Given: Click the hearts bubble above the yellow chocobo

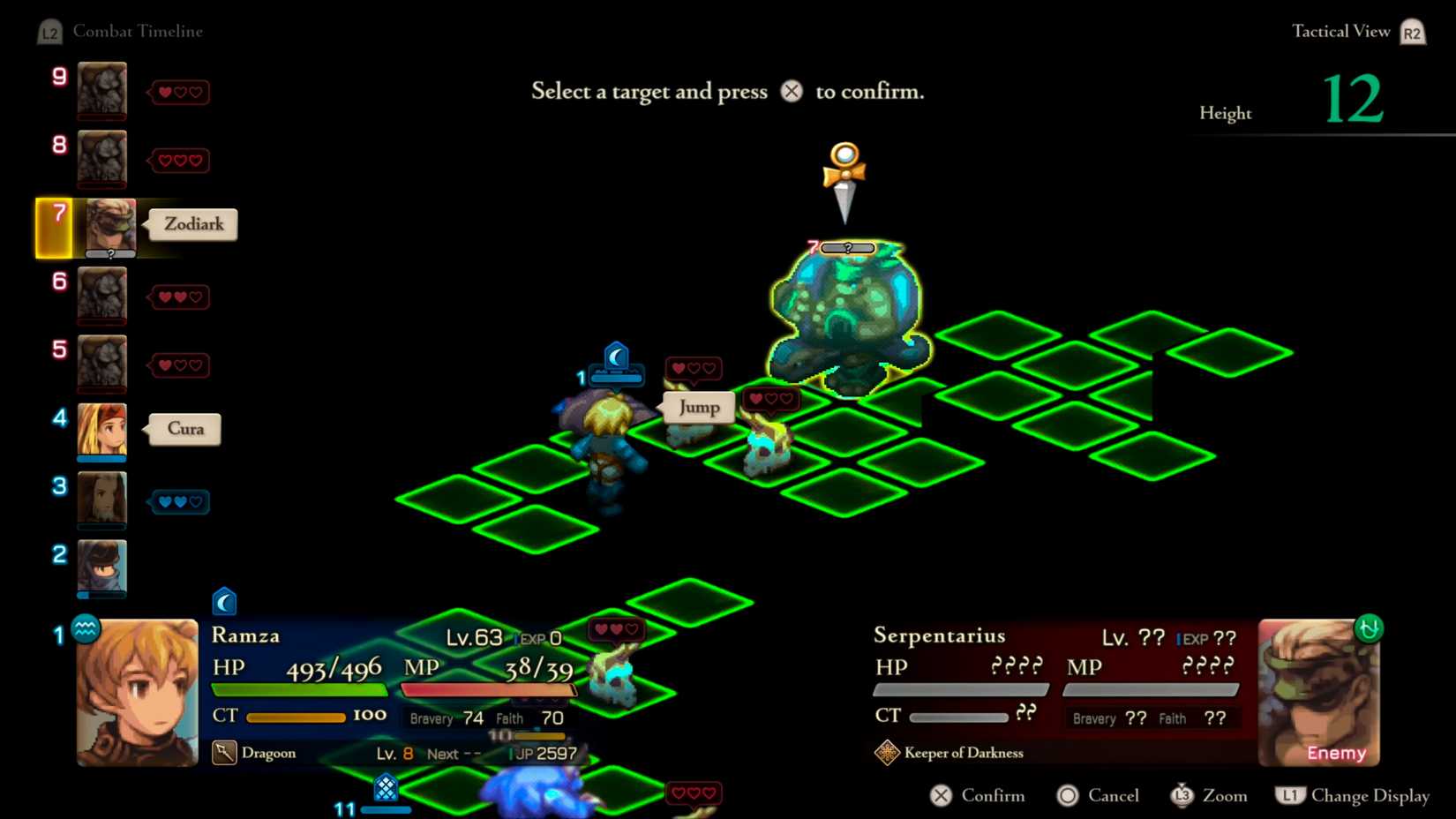Looking at the screenshot, I should pos(770,399).
